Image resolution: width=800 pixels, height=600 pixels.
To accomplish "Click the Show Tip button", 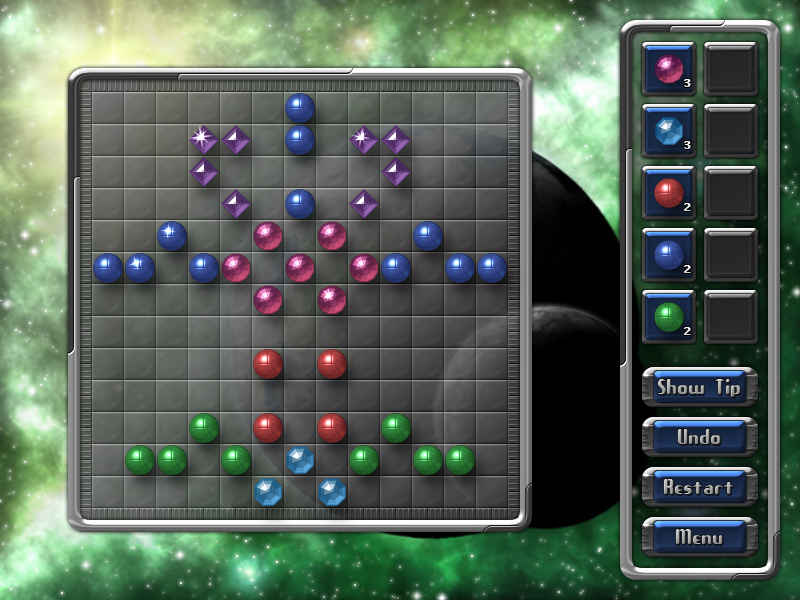I will click(699, 387).
